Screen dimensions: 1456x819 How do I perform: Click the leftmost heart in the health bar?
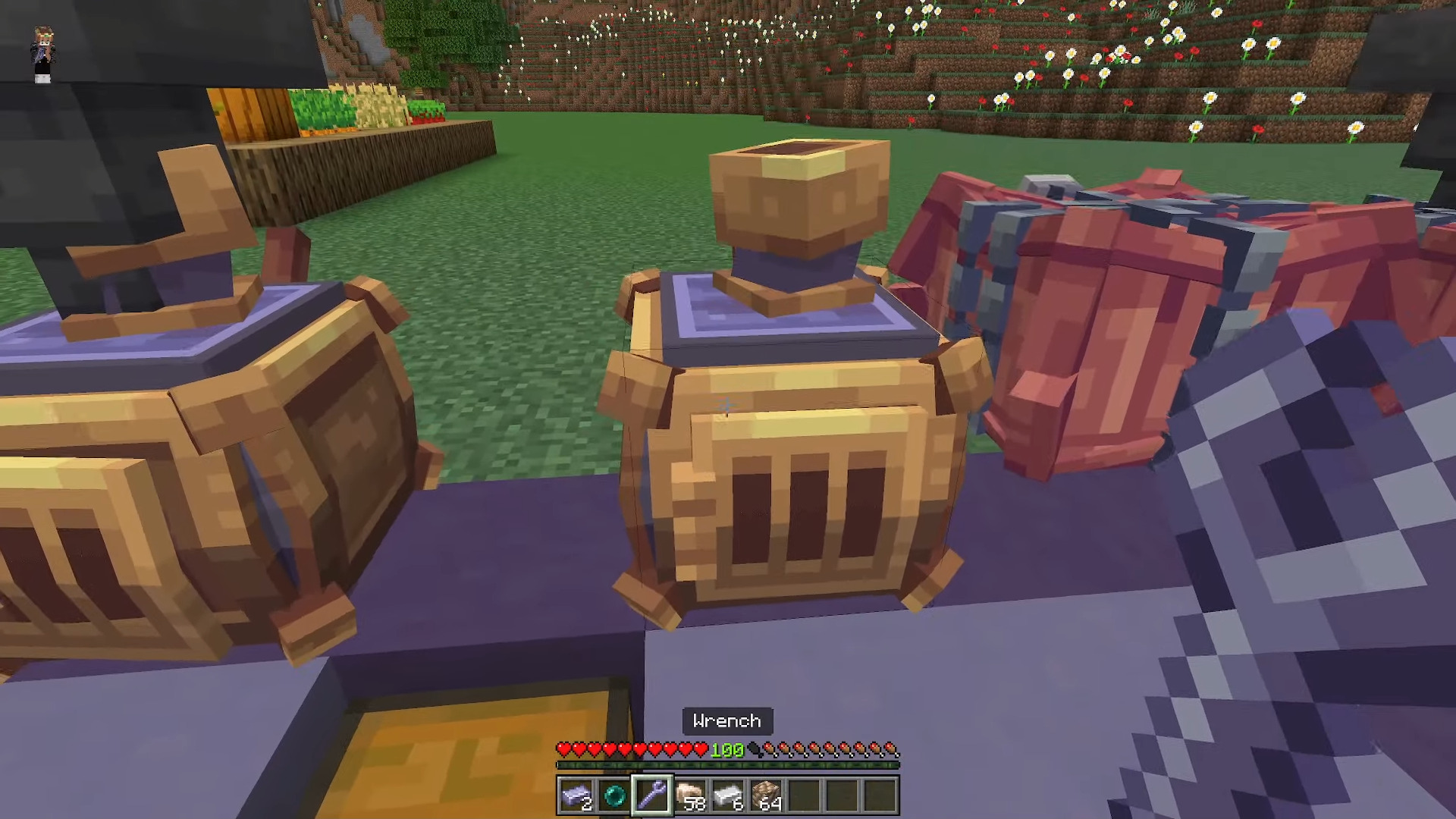click(x=564, y=749)
